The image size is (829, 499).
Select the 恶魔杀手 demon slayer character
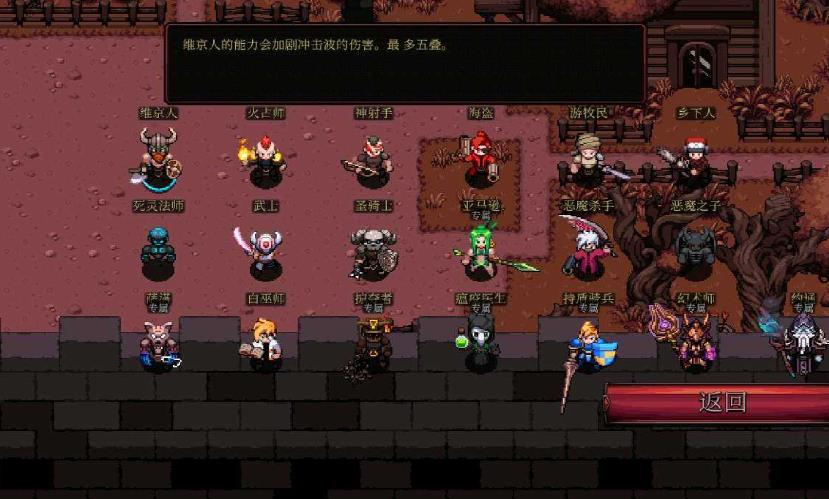(x=588, y=250)
